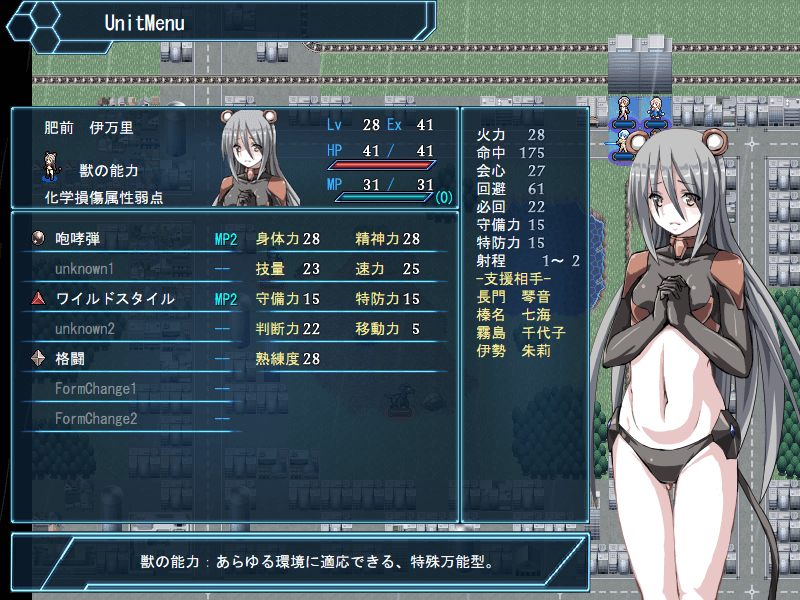800x600 pixels.
Task: Select support partner 霧島 千代子
Action: [x=521, y=332]
